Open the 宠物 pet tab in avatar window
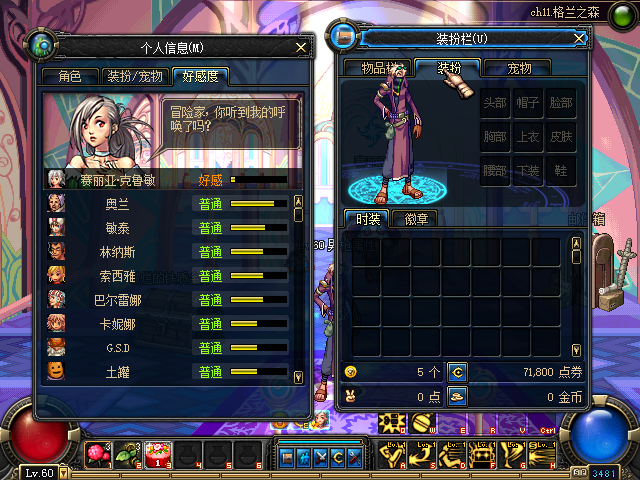This screenshot has width=640, height=480. pyautogui.click(x=519, y=68)
